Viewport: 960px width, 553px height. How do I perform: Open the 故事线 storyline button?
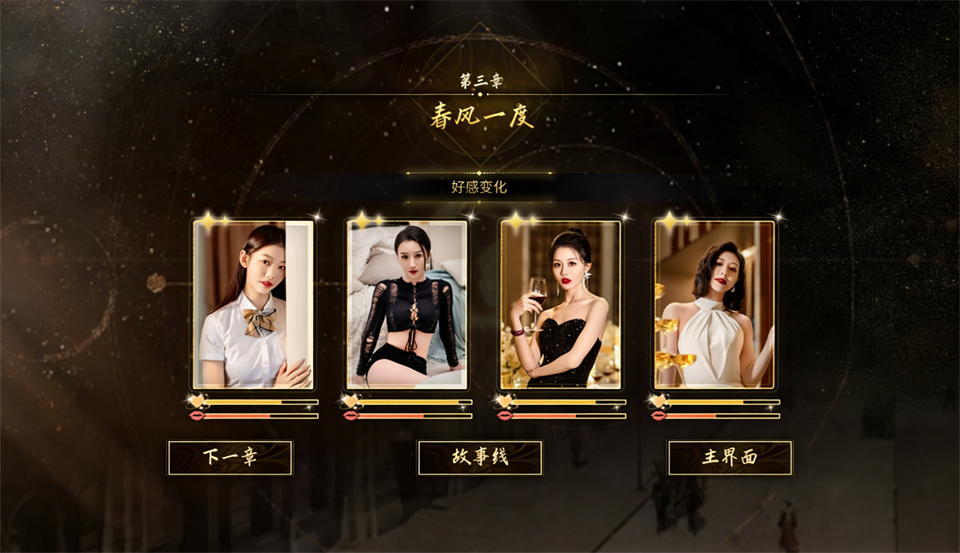(480, 458)
